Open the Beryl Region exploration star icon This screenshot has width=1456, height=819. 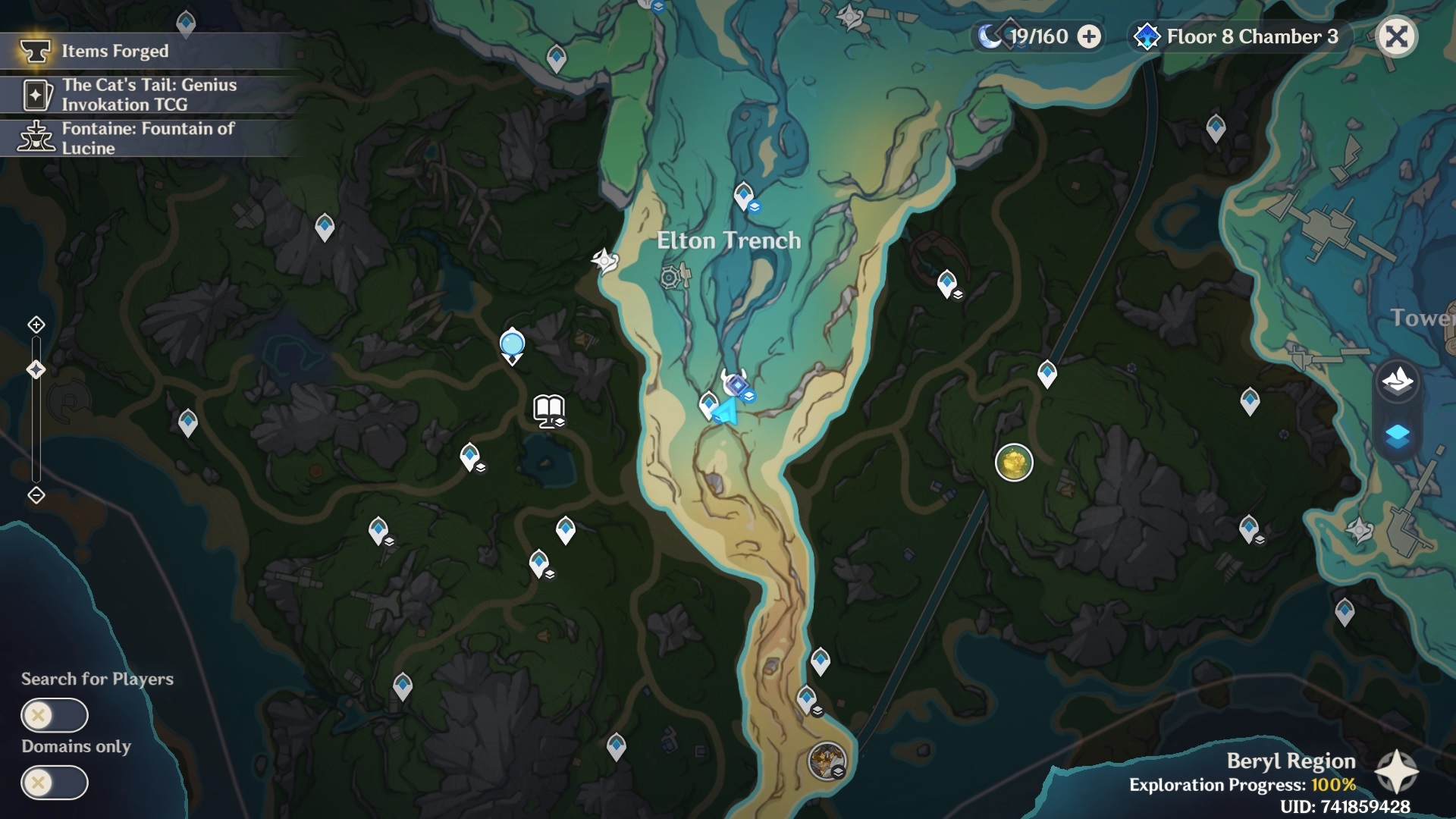pos(1396,773)
